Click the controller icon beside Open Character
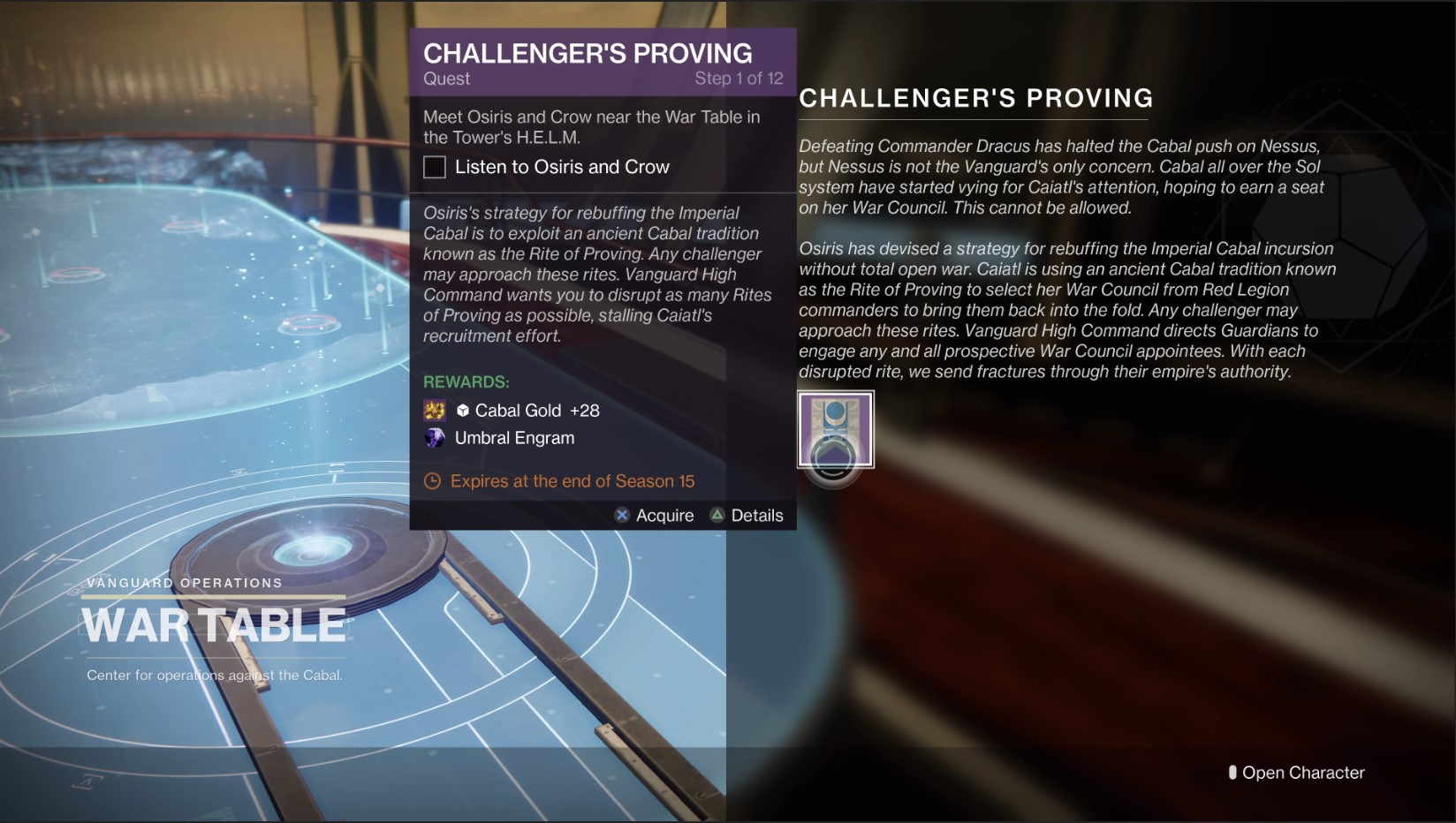 coord(1232,772)
